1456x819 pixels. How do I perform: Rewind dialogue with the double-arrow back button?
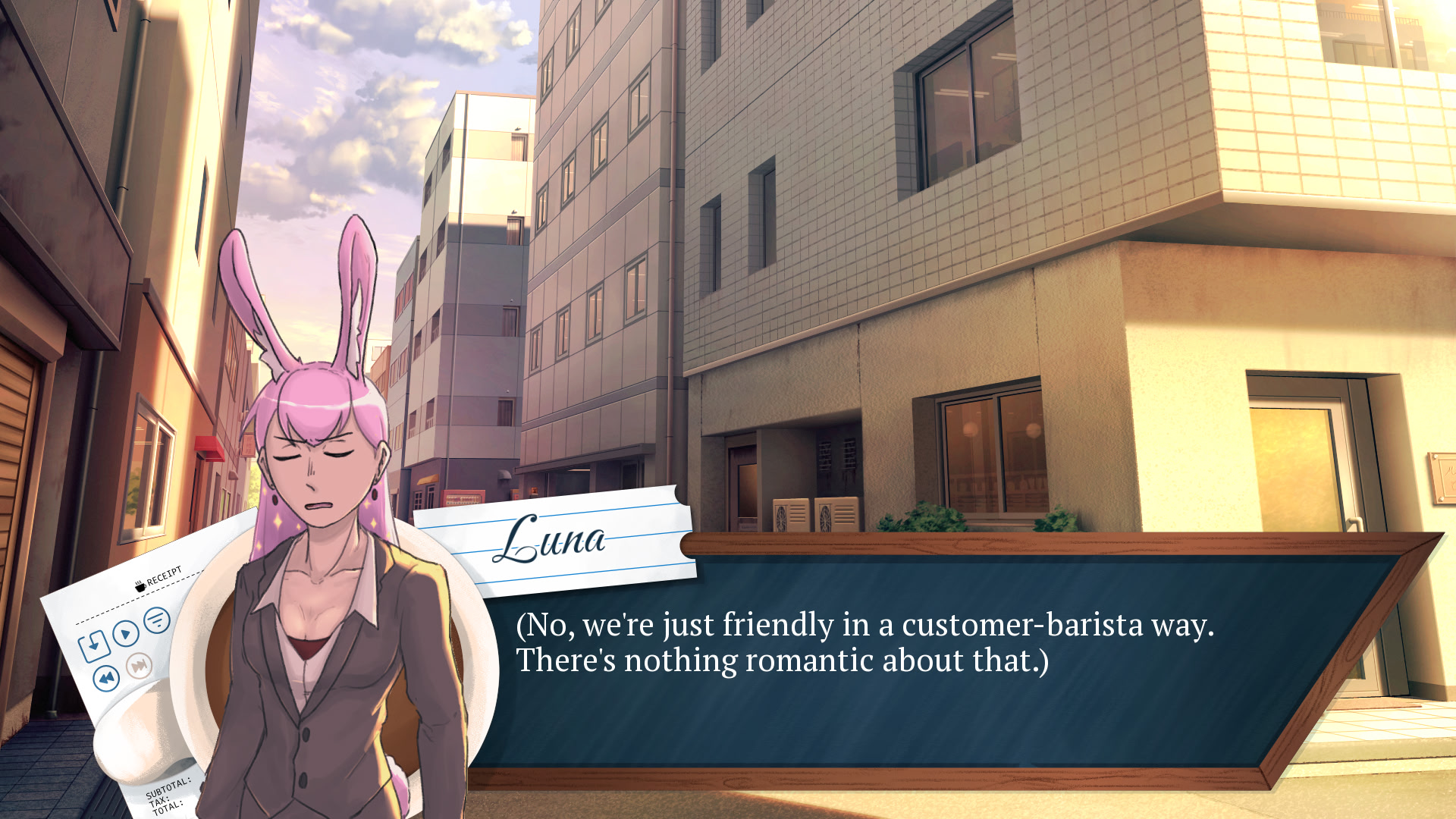click(106, 677)
